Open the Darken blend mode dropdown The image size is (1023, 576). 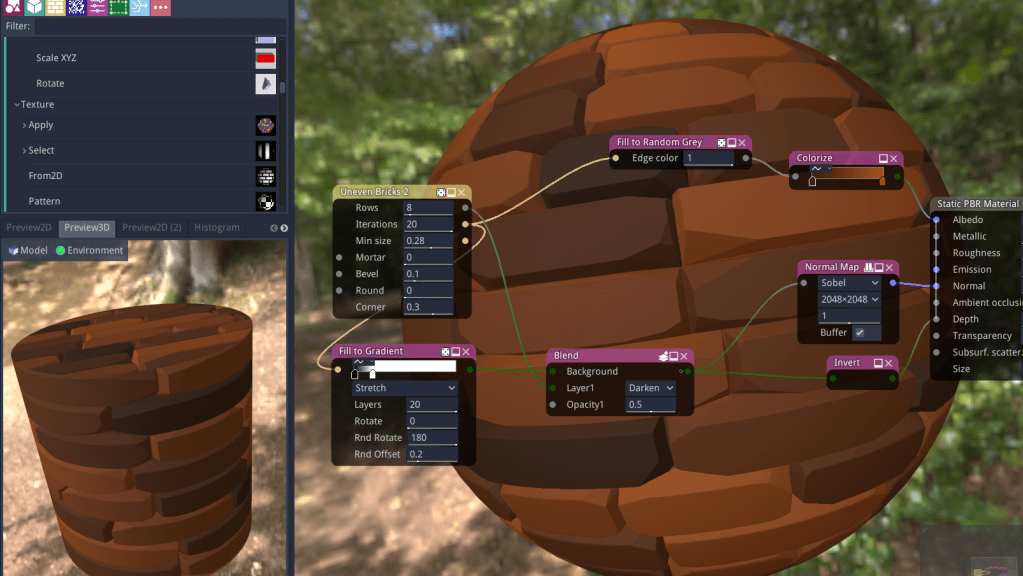(648, 388)
